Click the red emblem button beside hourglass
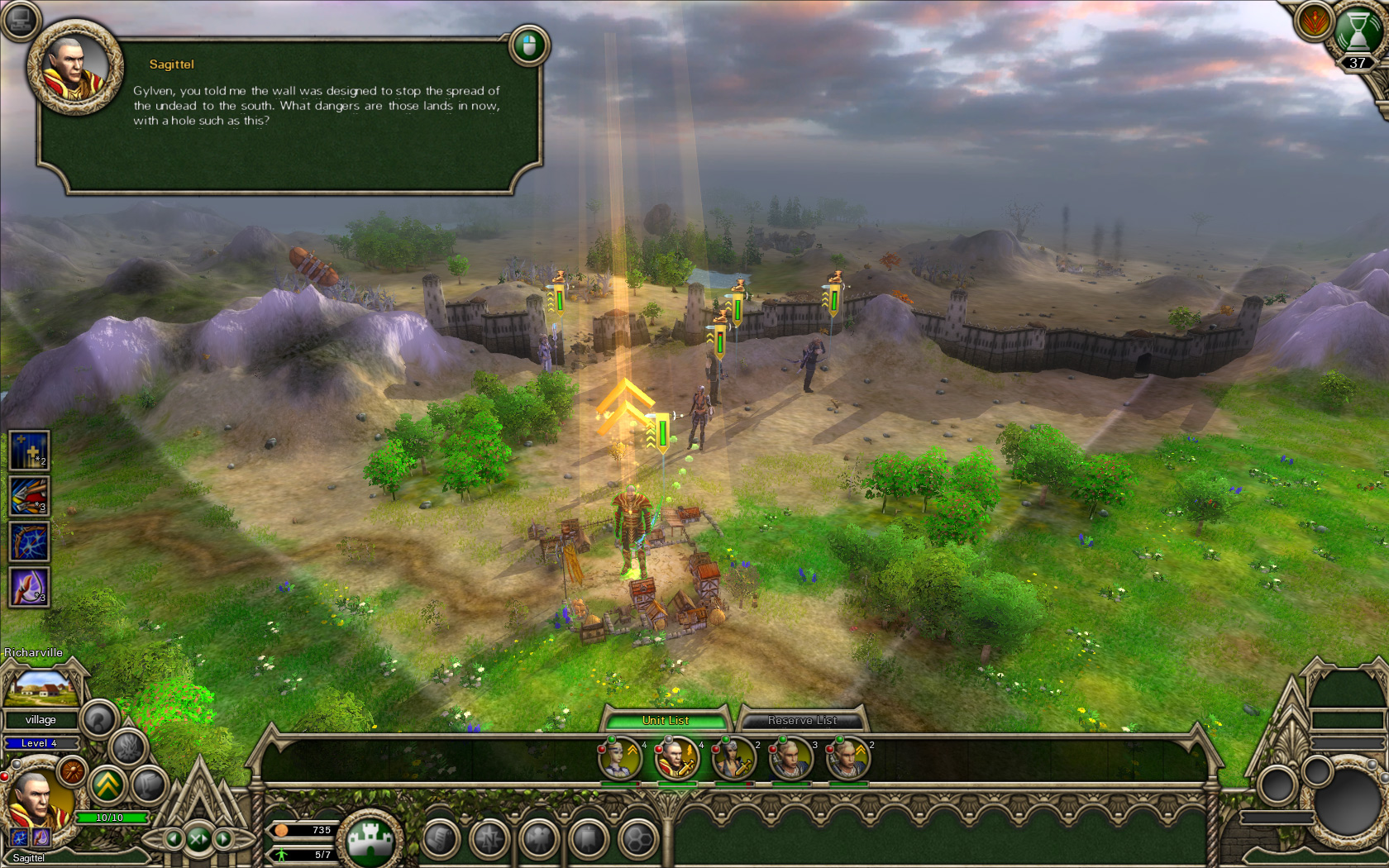Viewport: 1389px width, 868px height. pyautogui.click(x=1313, y=21)
